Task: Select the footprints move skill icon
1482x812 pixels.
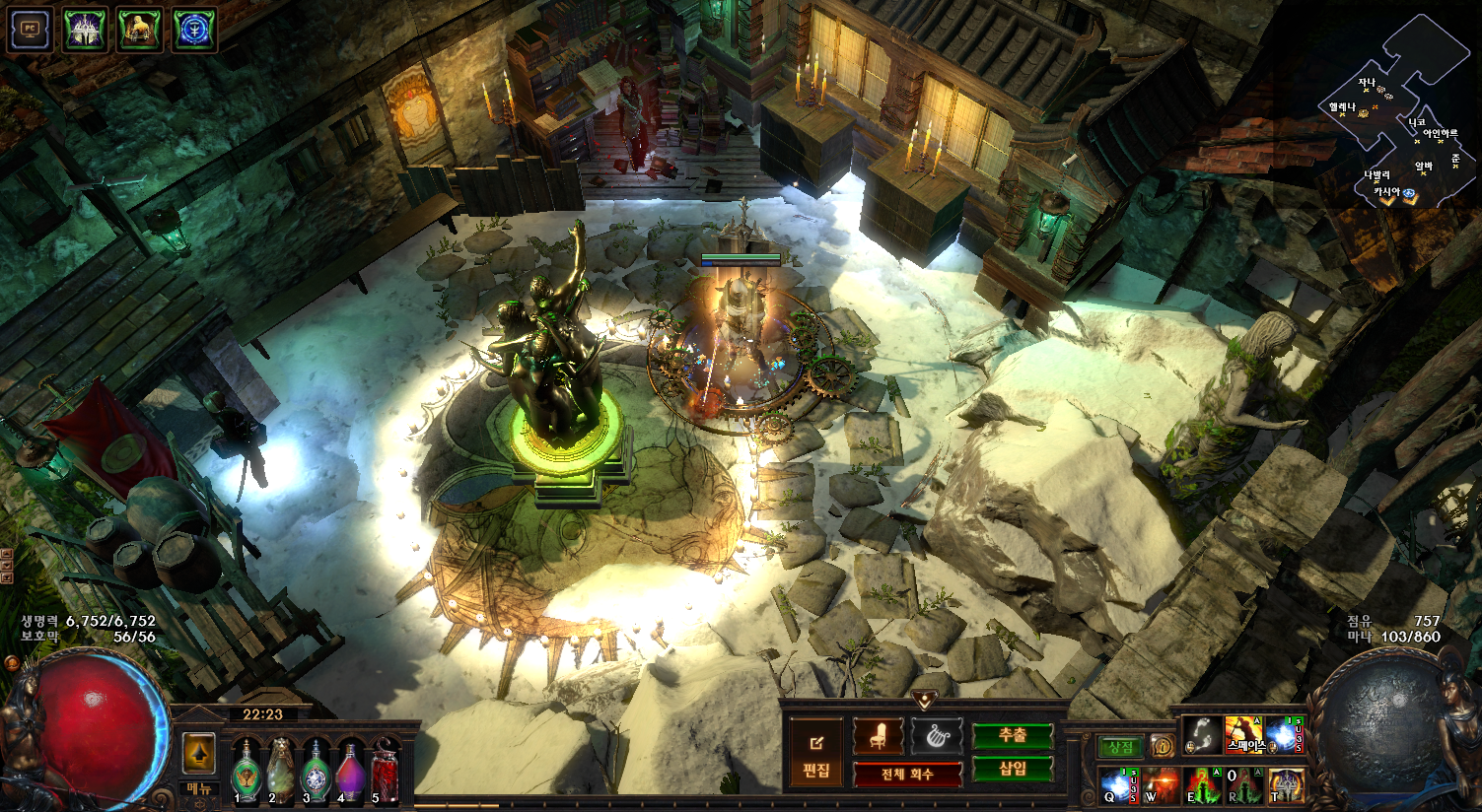Action: pos(1200,735)
